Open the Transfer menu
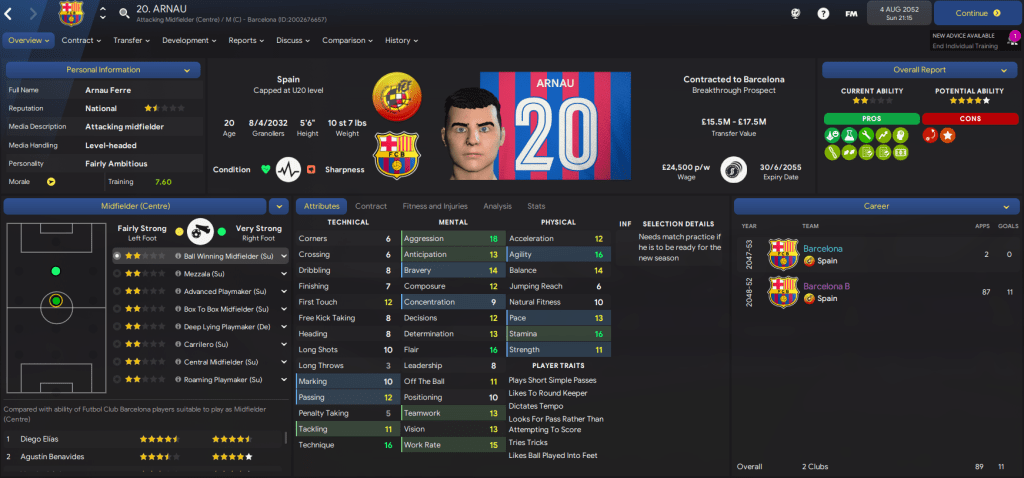Screen dimensions: 1024x478 (x=131, y=41)
